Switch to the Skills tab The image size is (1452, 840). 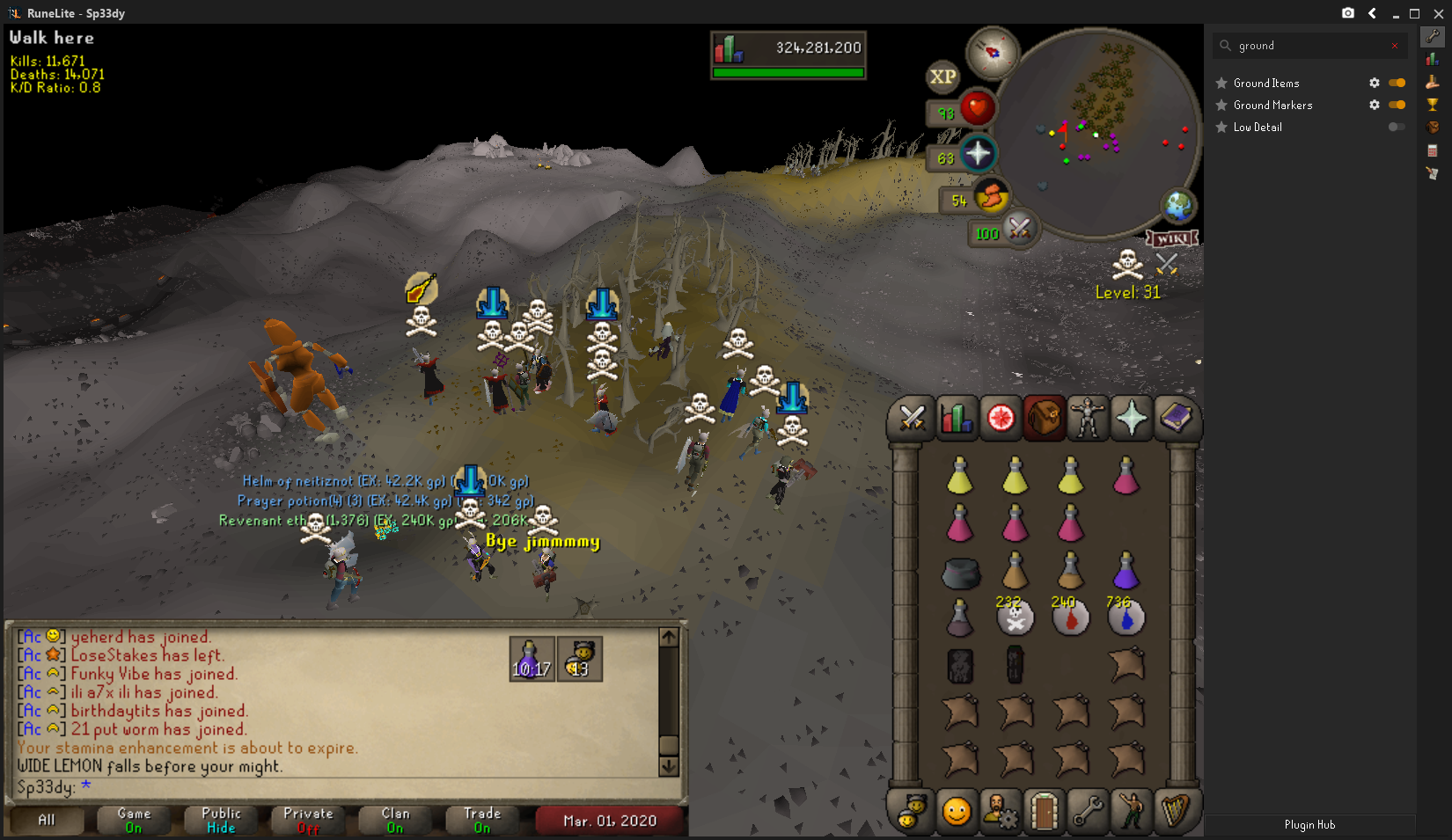point(956,419)
